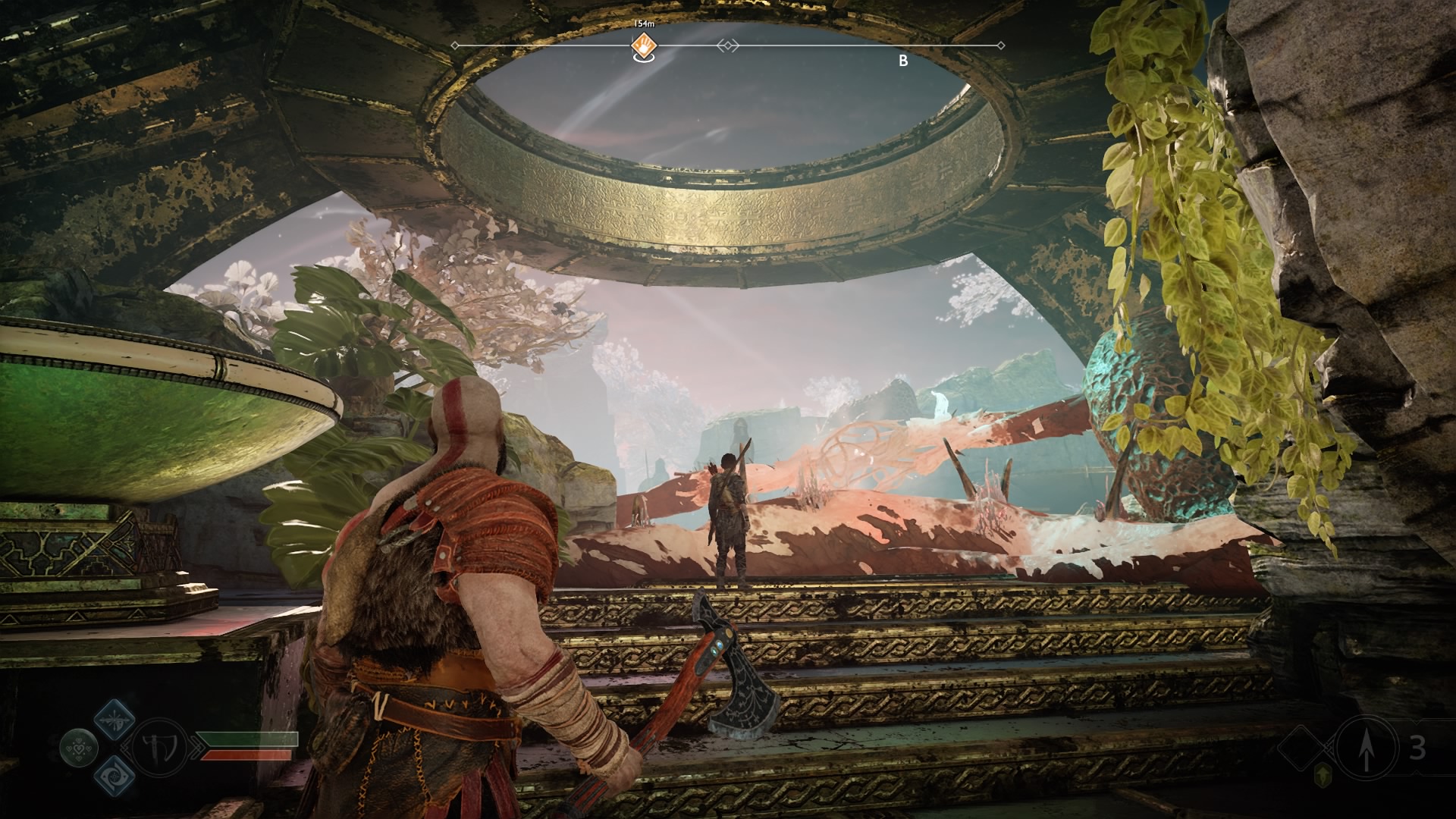Use the round hearts talisman icon
The width and height of the screenshot is (1456, 819).
[79, 748]
